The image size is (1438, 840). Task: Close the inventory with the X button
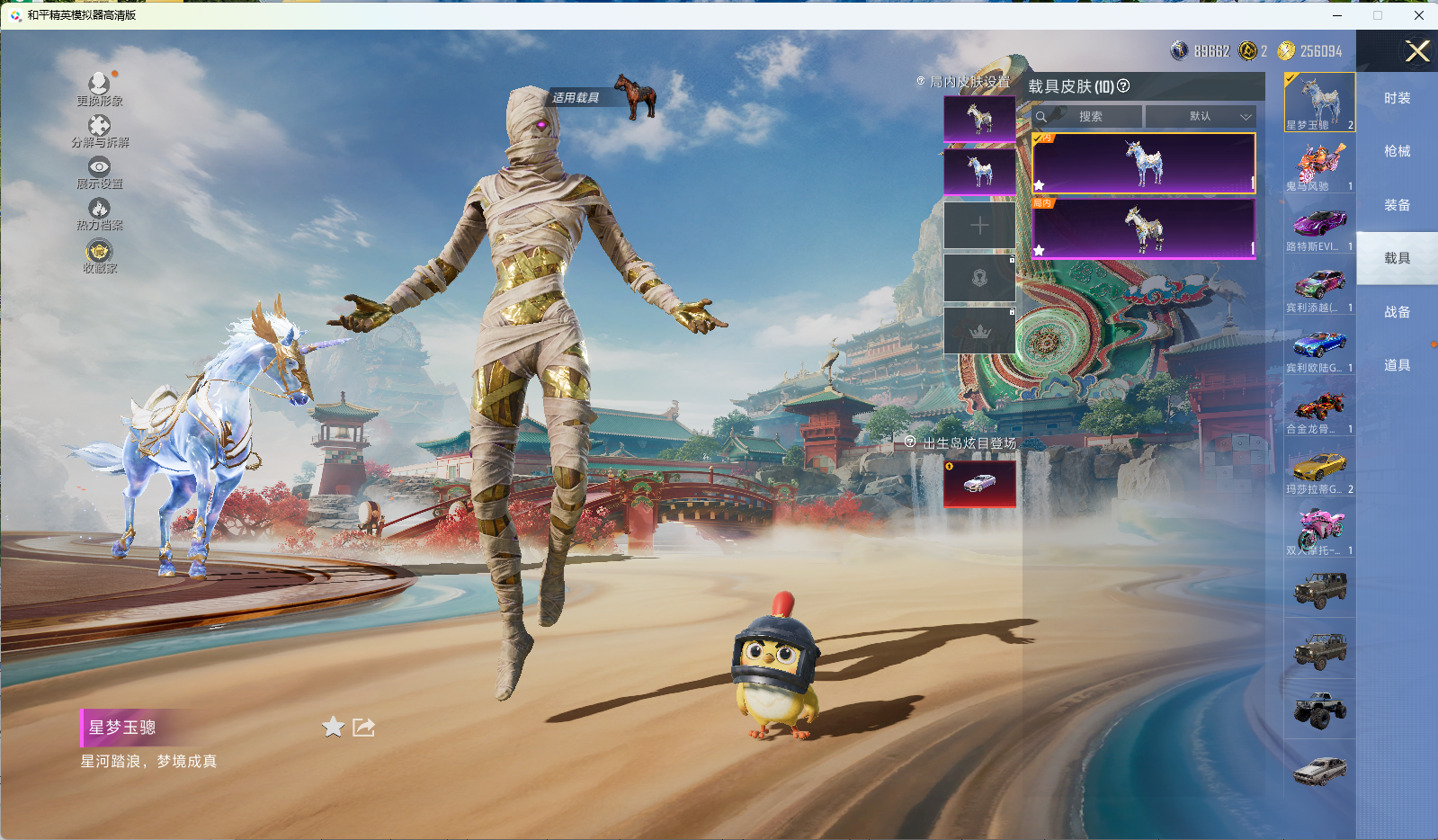[1416, 51]
